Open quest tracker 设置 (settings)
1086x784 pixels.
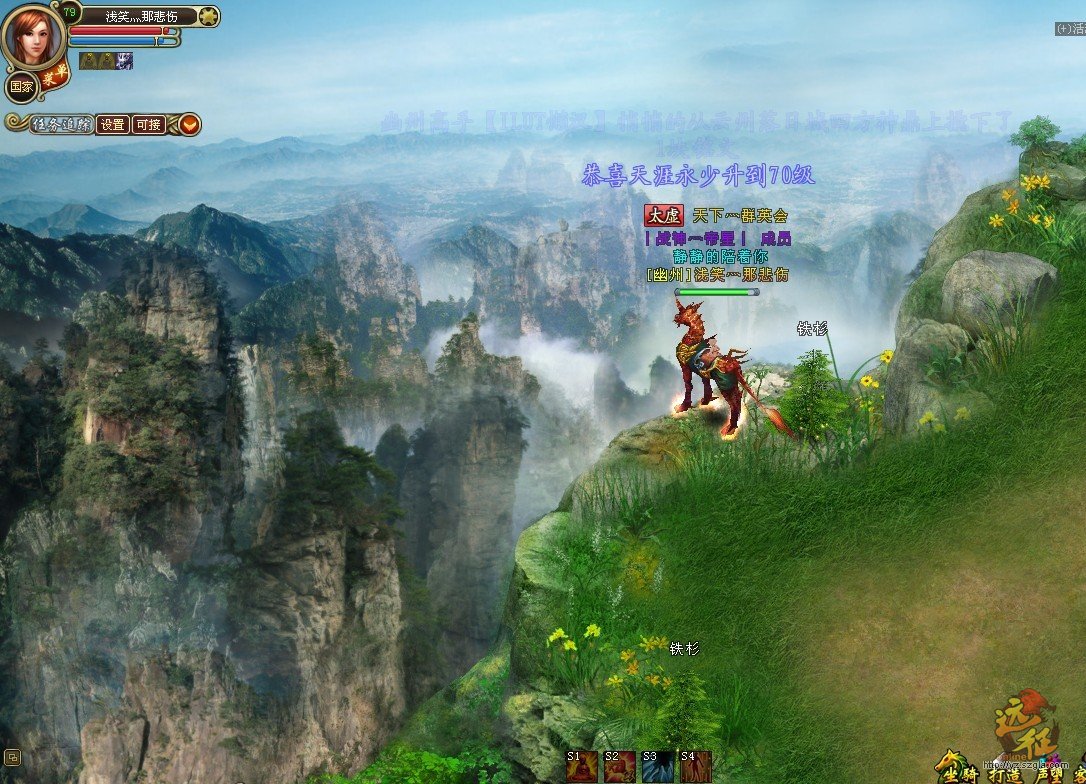coord(113,125)
